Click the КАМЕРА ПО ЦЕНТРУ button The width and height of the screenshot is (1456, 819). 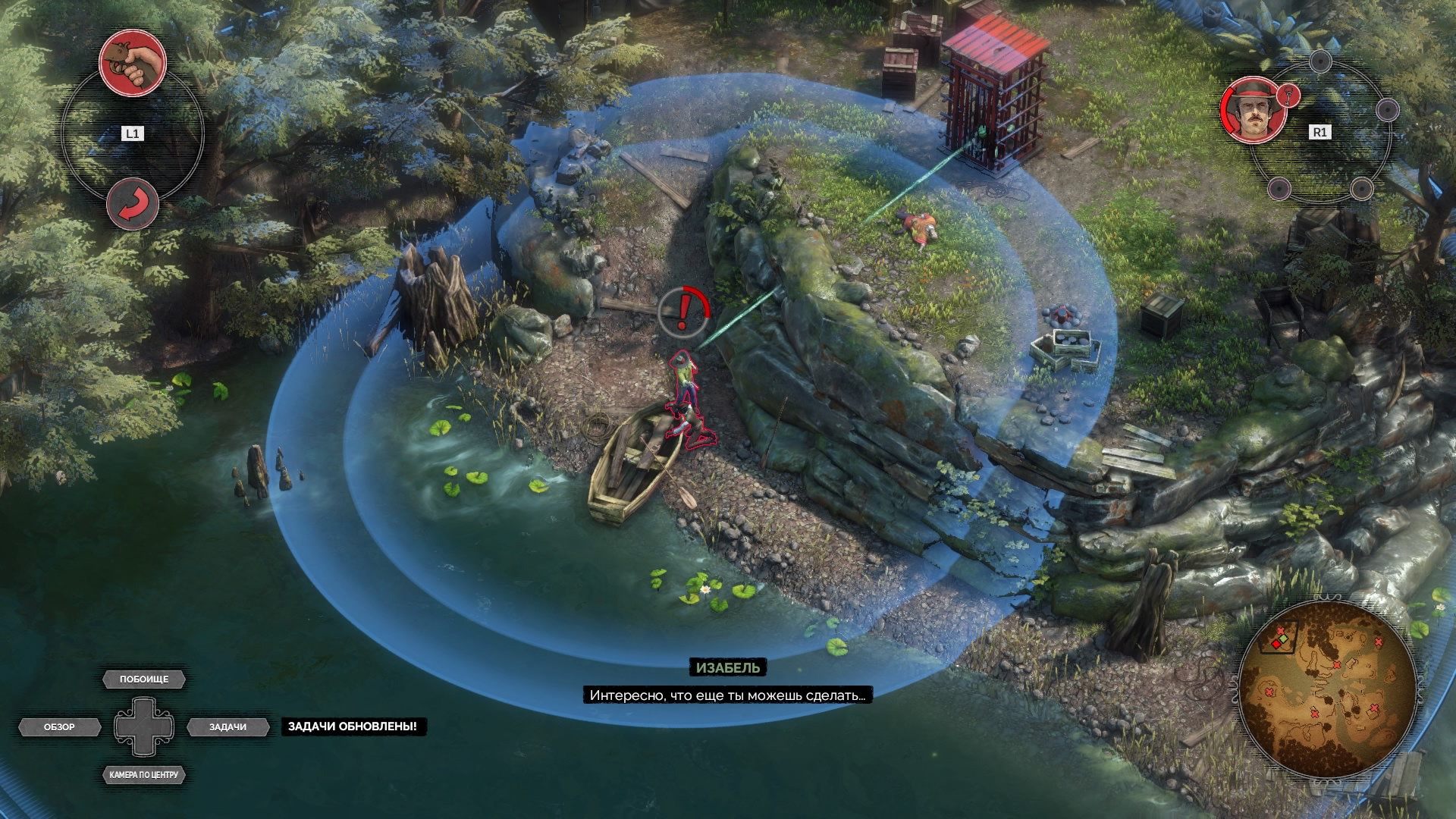(x=144, y=775)
